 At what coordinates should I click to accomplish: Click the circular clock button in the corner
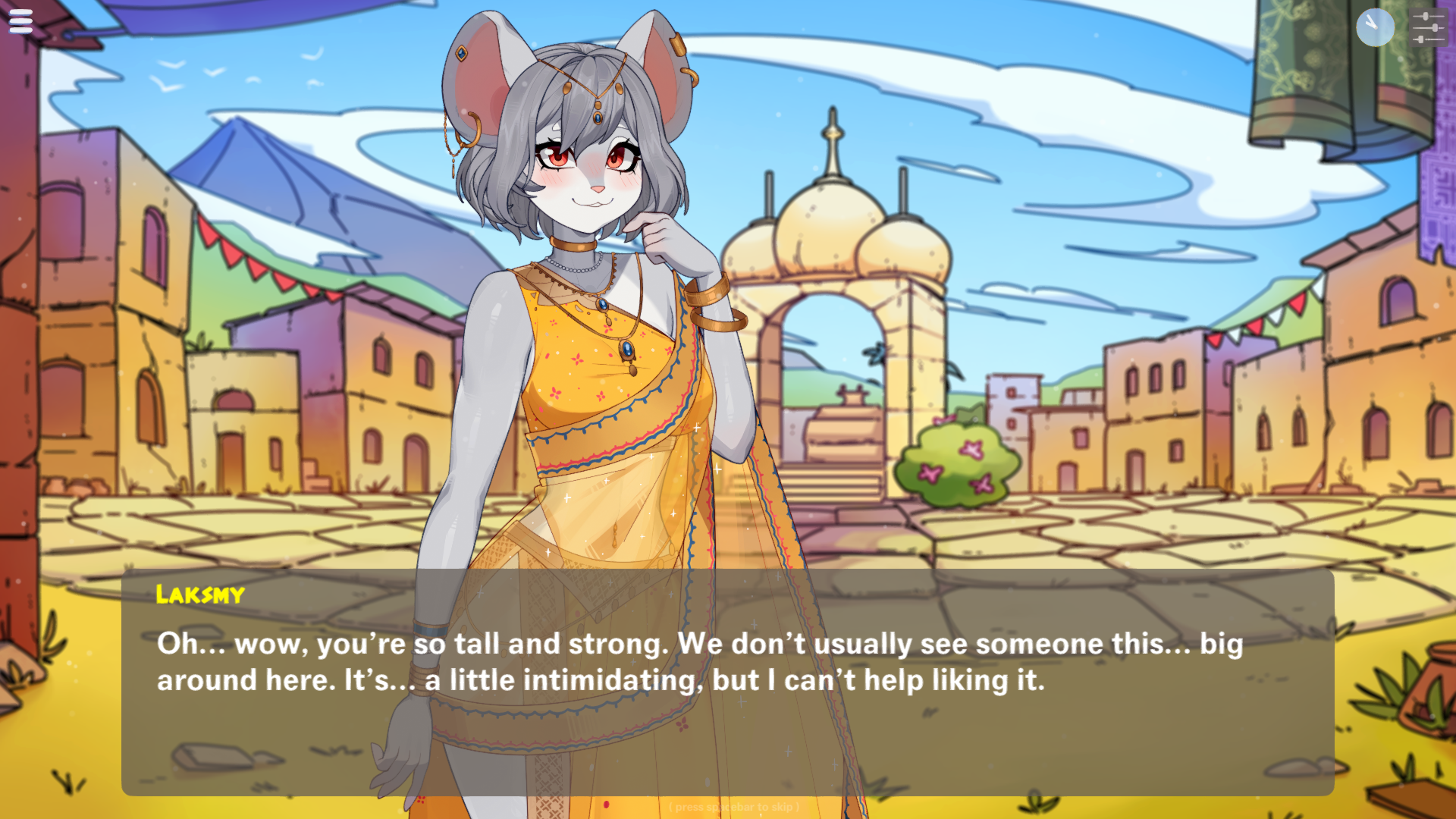click(x=1376, y=27)
